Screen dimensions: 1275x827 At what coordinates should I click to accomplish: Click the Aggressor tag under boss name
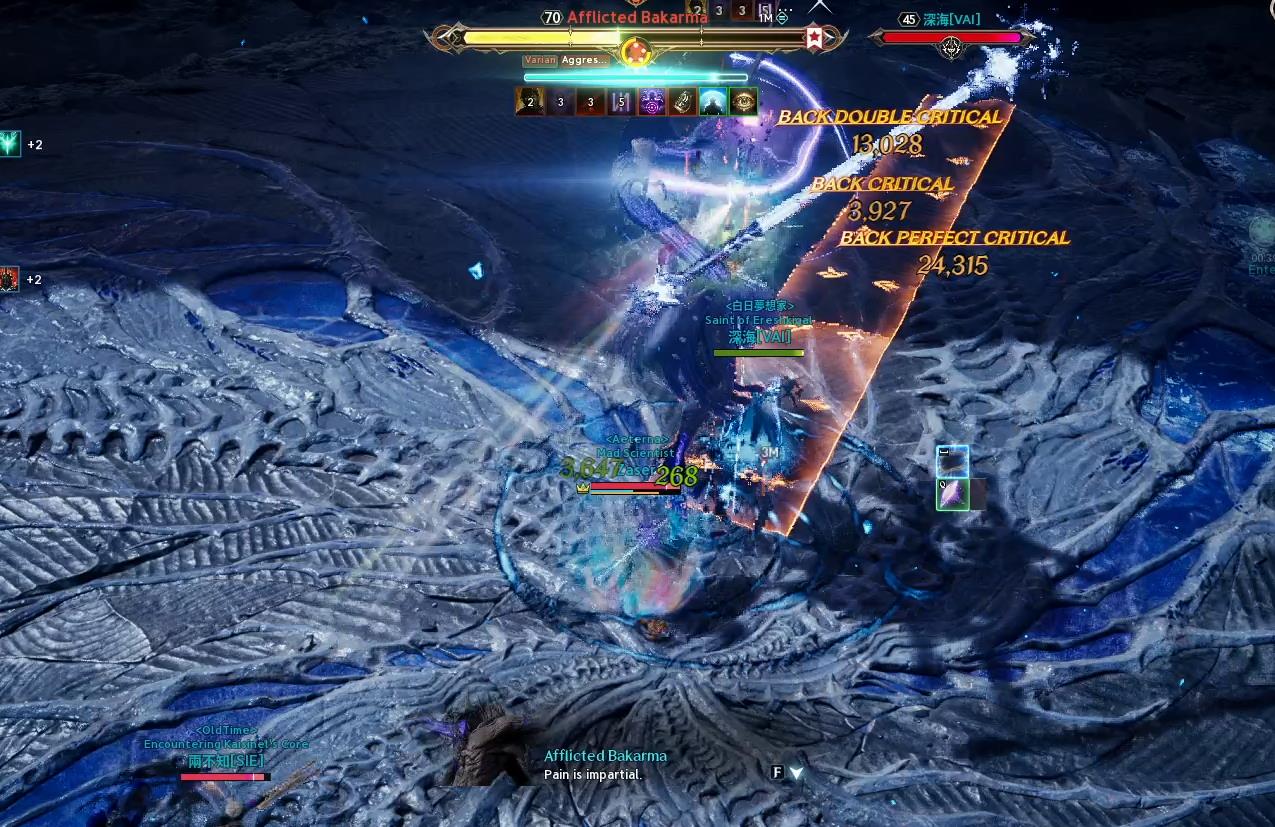click(x=584, y=60)
